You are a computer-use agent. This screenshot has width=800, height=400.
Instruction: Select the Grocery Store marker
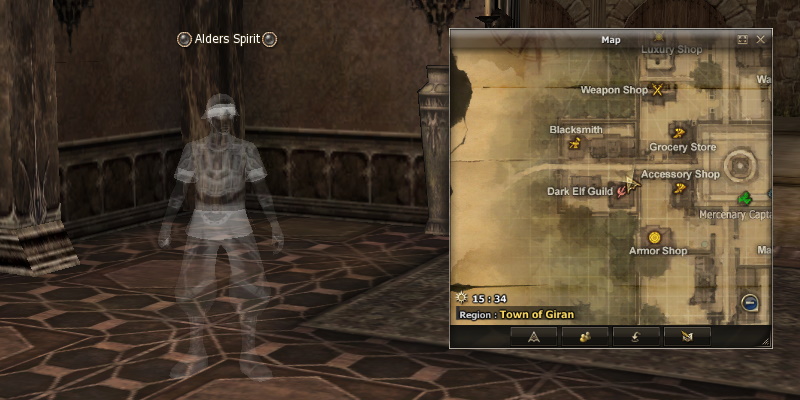[679, 132]
